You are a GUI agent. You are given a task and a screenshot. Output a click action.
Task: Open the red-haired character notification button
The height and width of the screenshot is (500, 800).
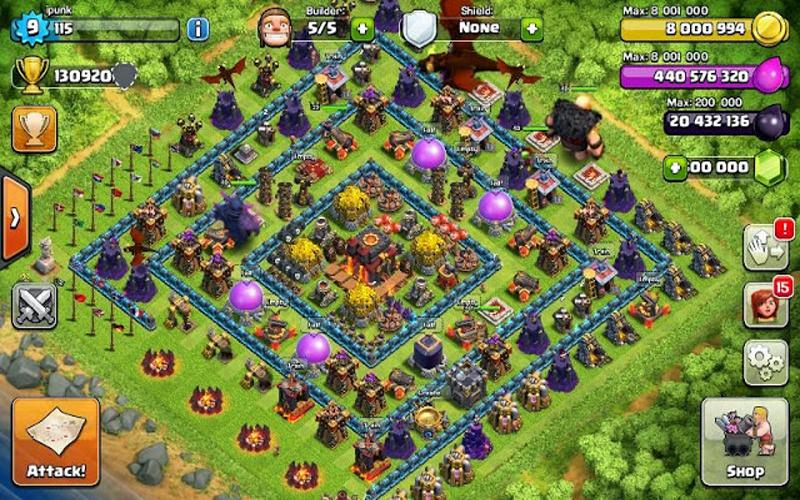point(765,304)
